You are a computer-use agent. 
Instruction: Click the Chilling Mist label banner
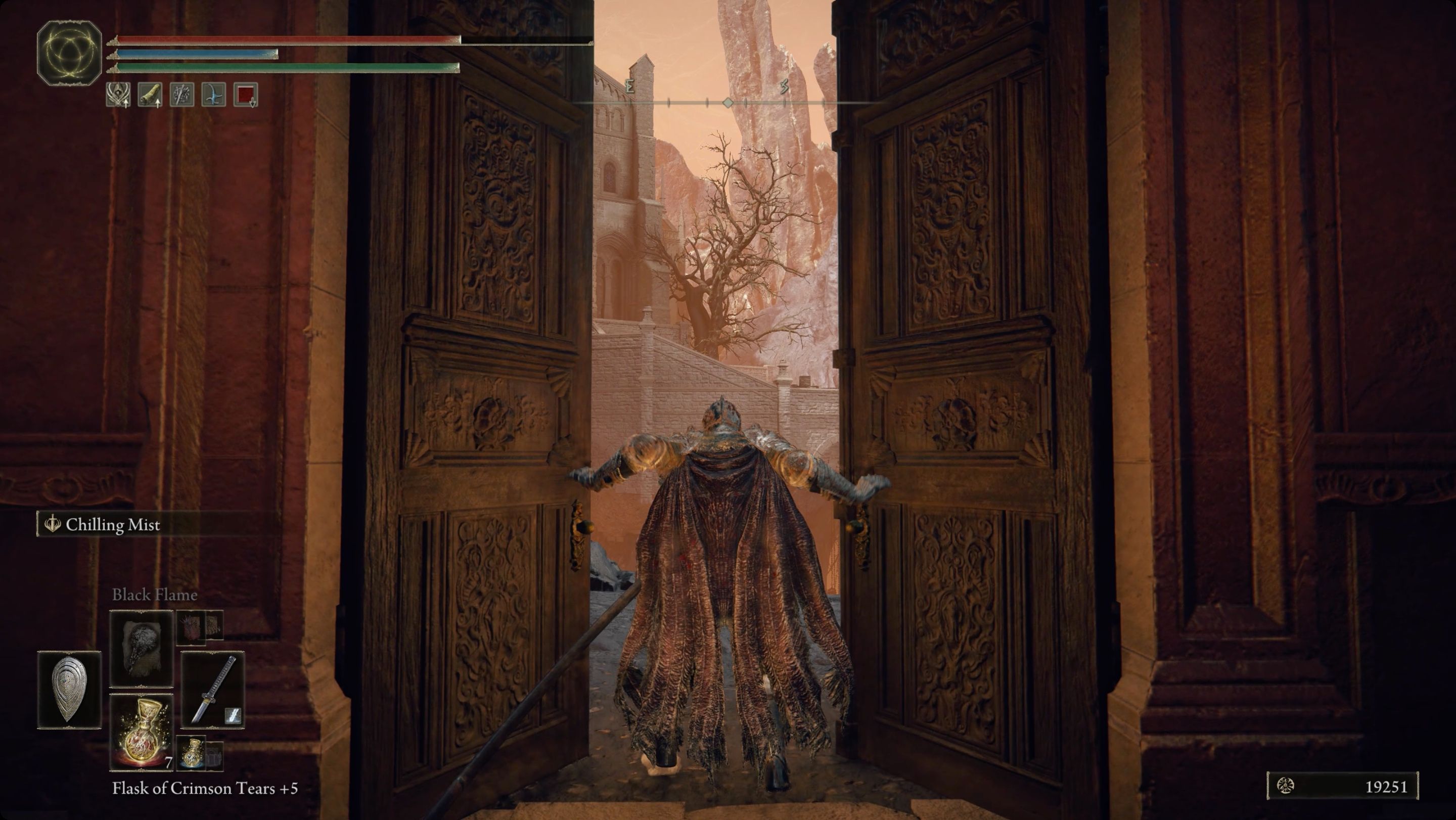113,525
